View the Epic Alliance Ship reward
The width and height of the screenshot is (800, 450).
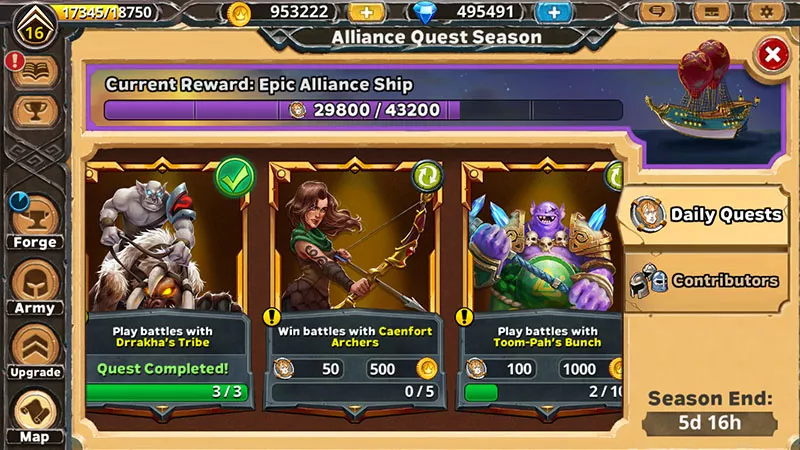(699, 100)
